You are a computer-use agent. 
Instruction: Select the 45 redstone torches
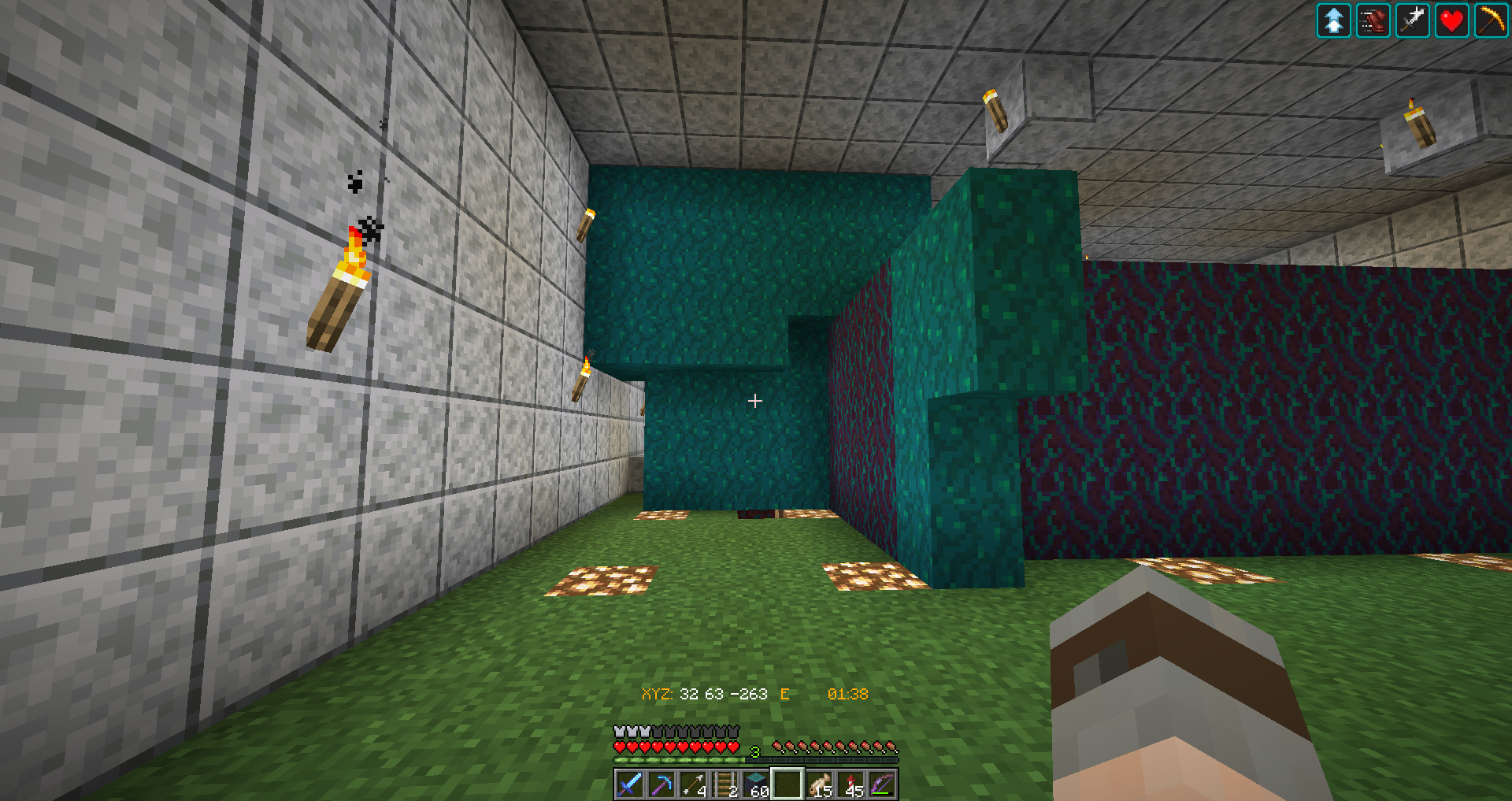click(852, 785)
